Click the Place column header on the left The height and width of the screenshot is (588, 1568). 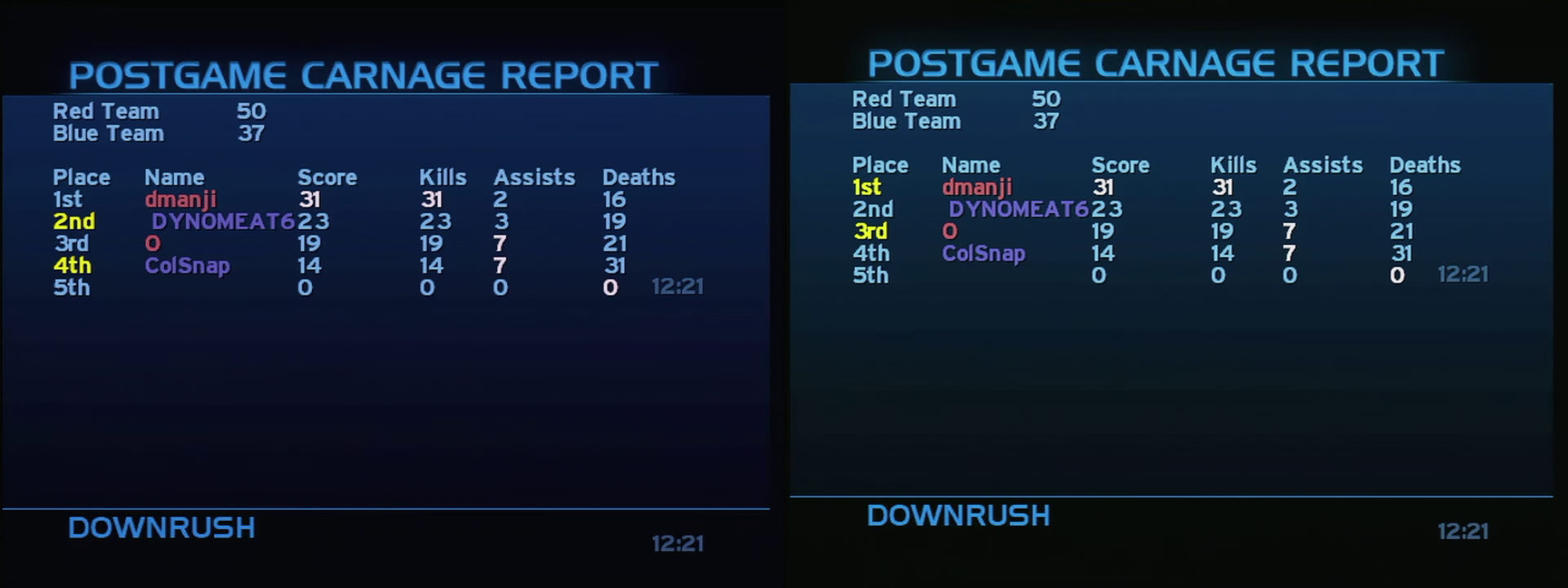(82, 176)
